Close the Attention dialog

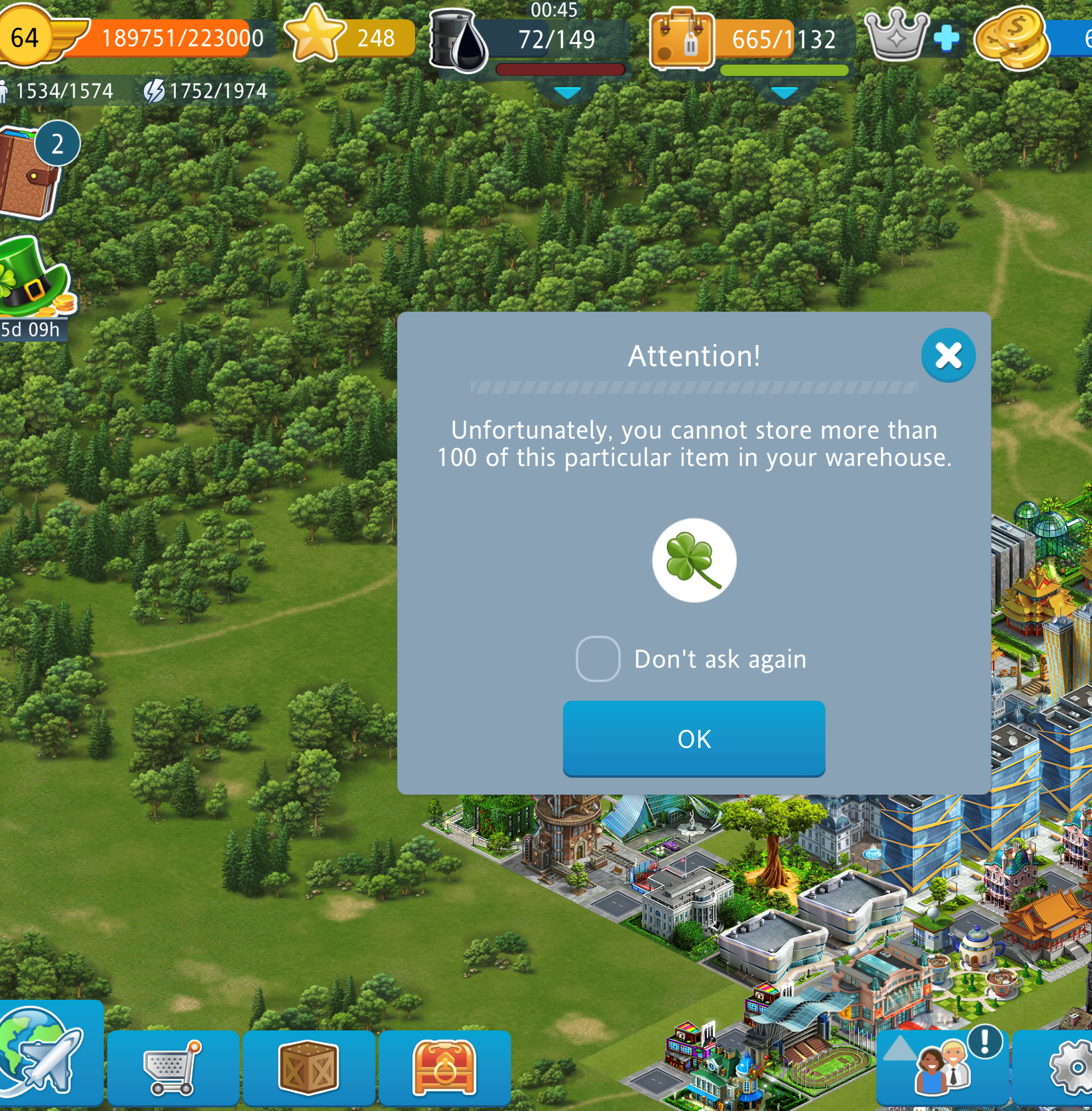click(947, 356)
